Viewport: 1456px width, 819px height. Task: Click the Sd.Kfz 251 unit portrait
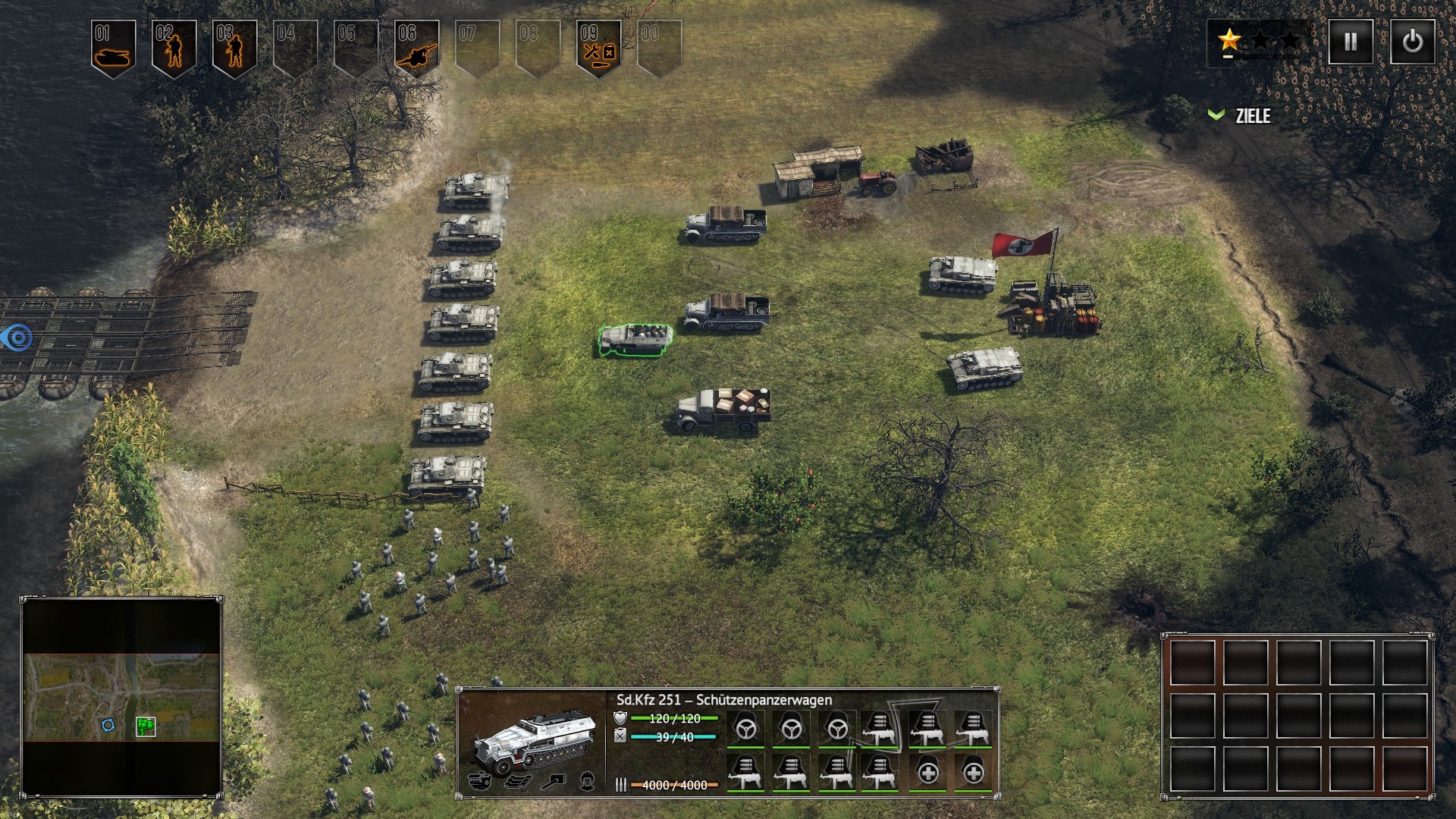pos(532,739)
